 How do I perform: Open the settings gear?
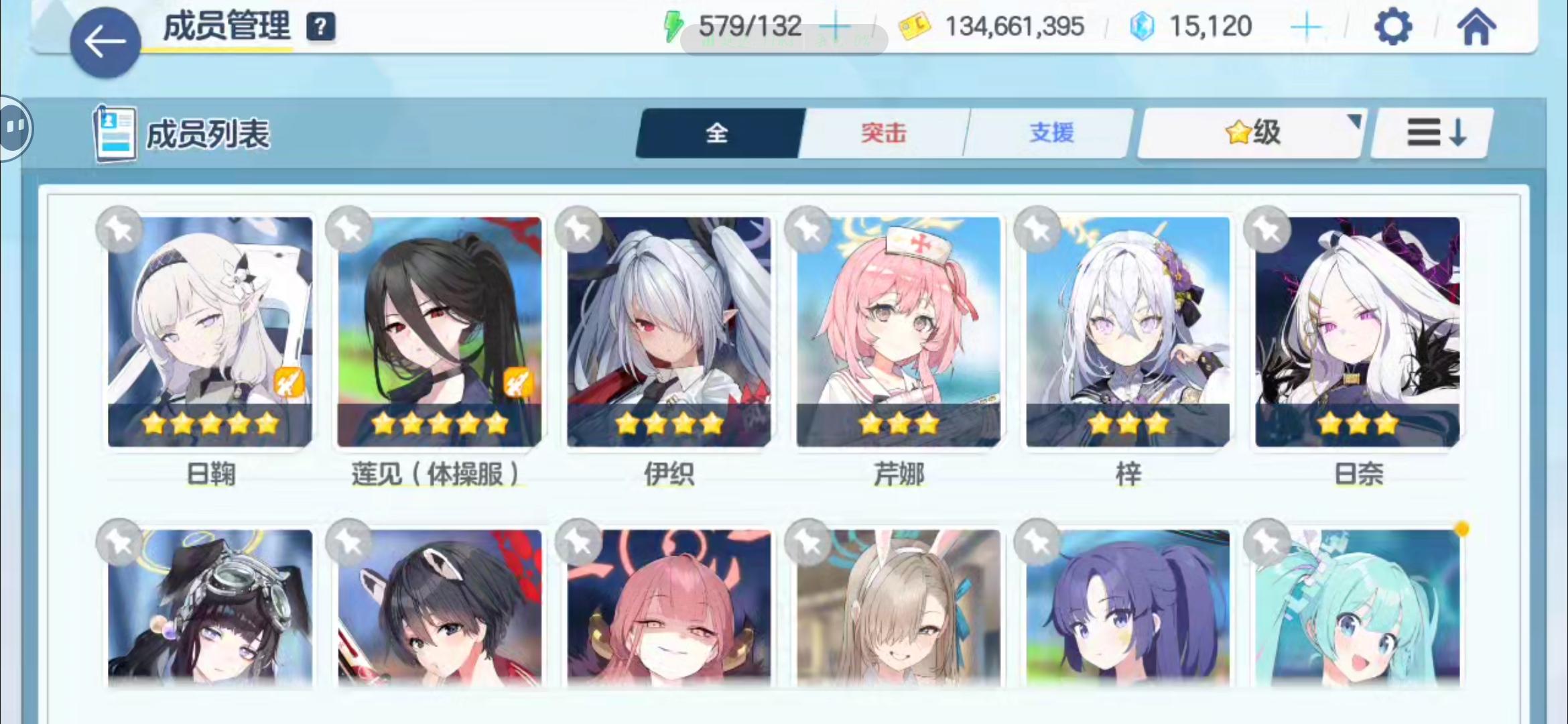1393,27
